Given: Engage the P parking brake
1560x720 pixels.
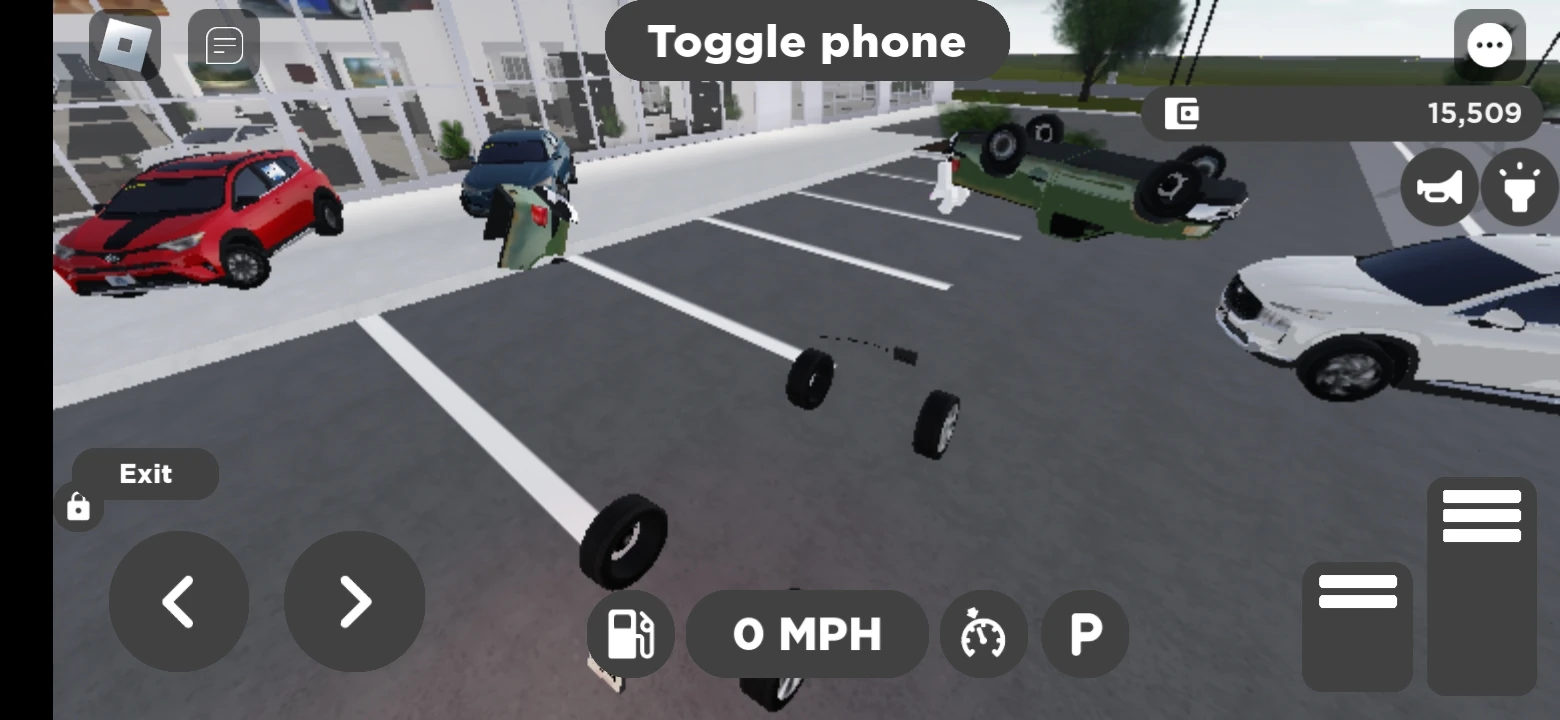Looking at the screenshot, I should [1084, 634].
